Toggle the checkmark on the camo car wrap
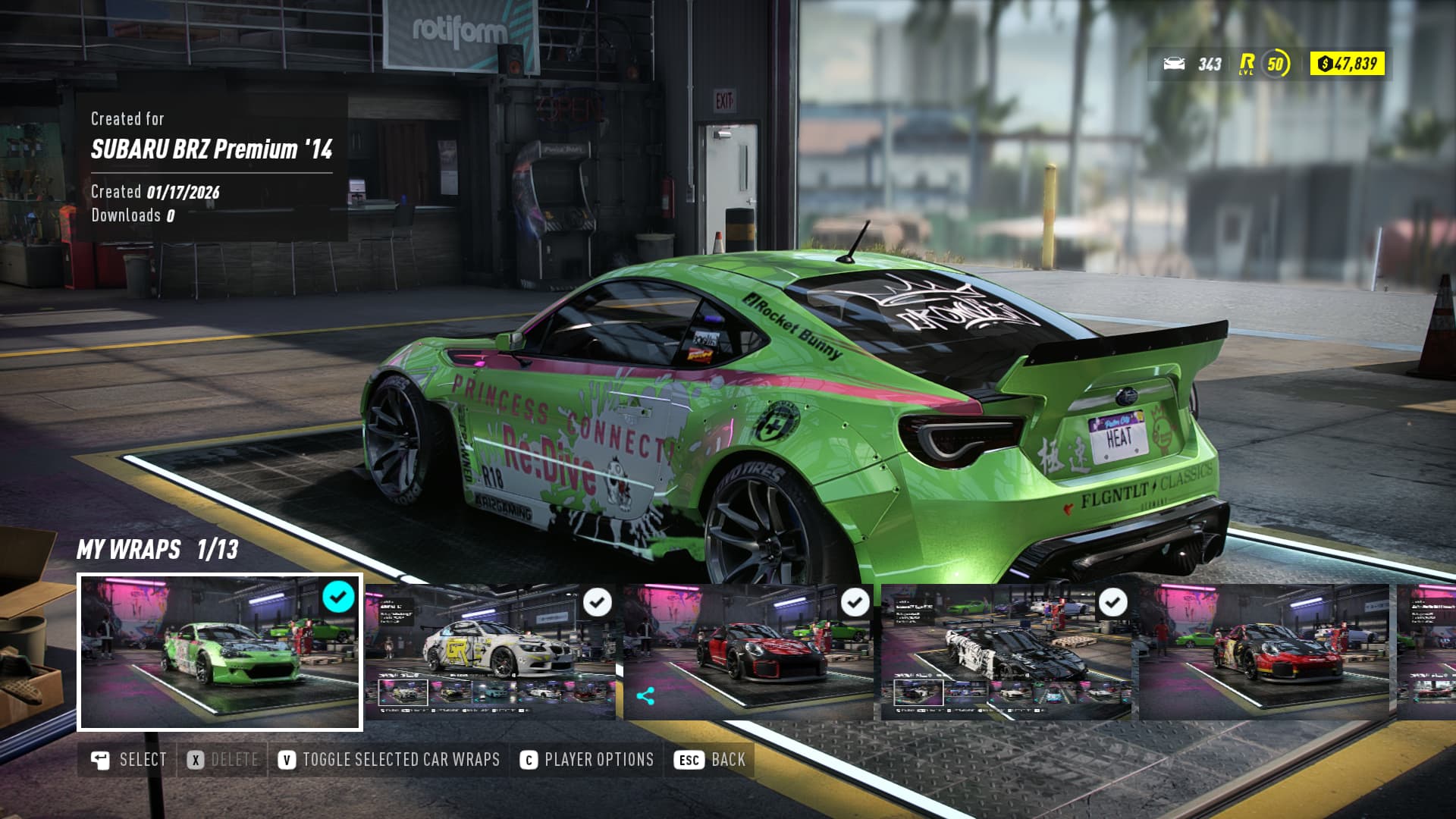1456x819 pixels. click(x=1112, y=603)
